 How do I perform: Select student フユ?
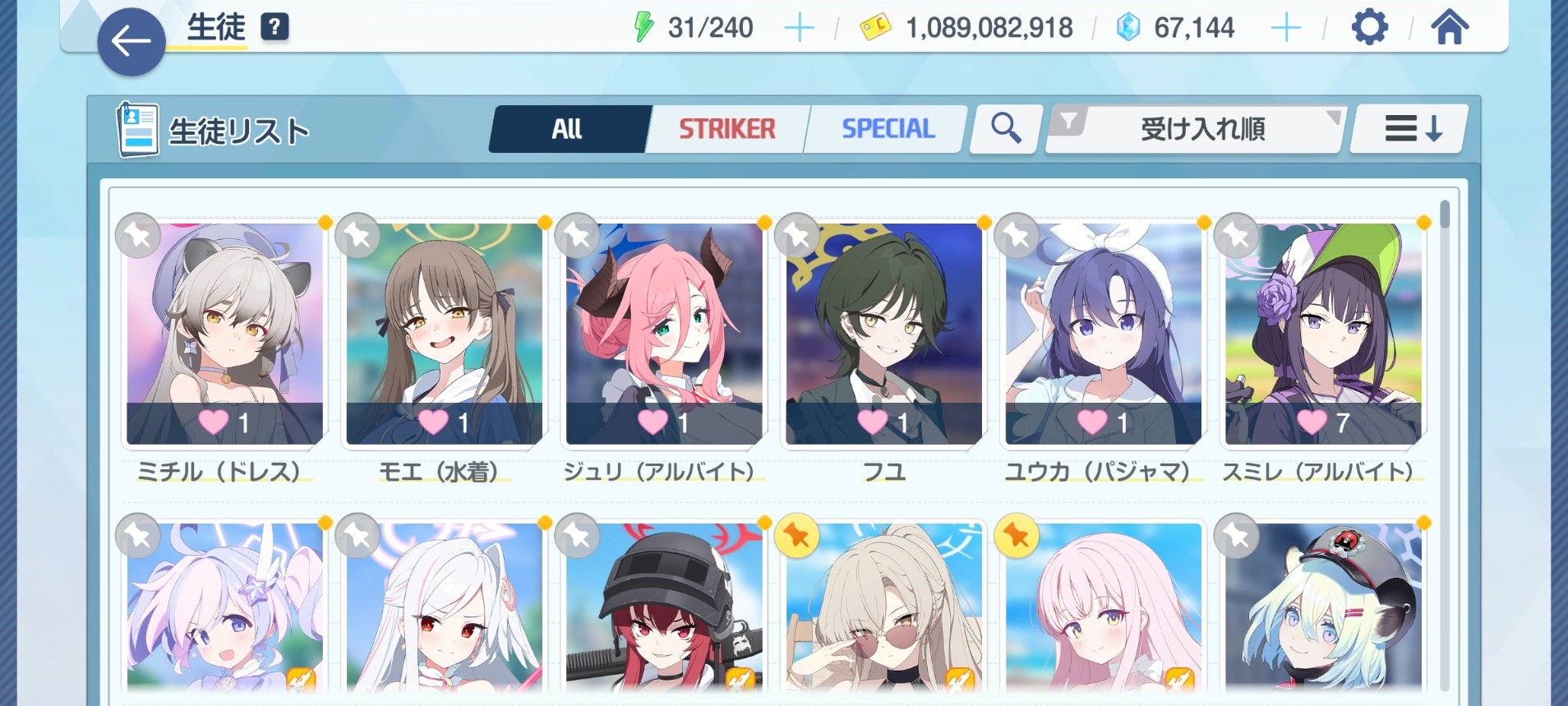pos(883,335)
